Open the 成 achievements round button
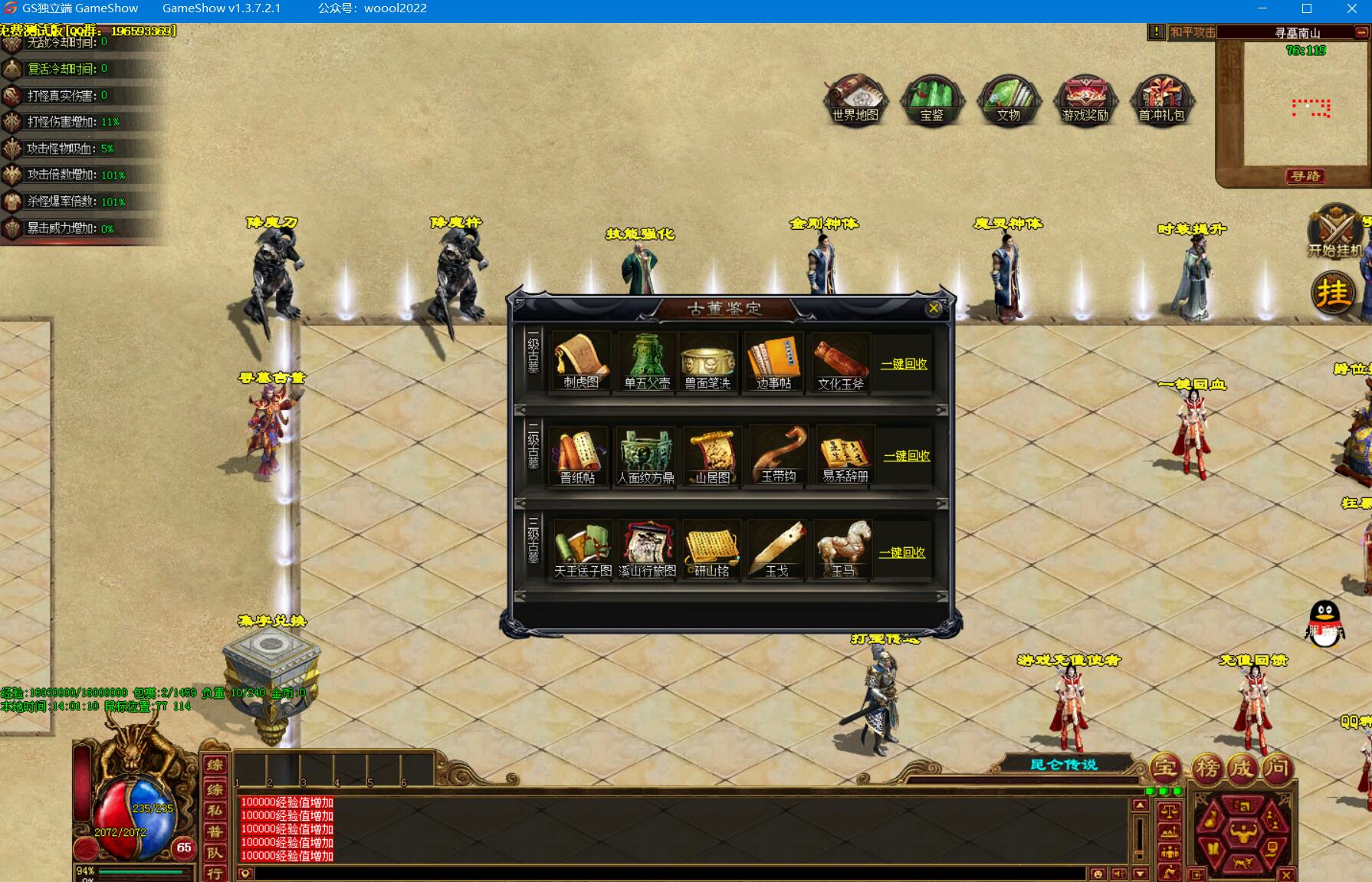This screenshot has height=882, width=1372. [1242, 768]
